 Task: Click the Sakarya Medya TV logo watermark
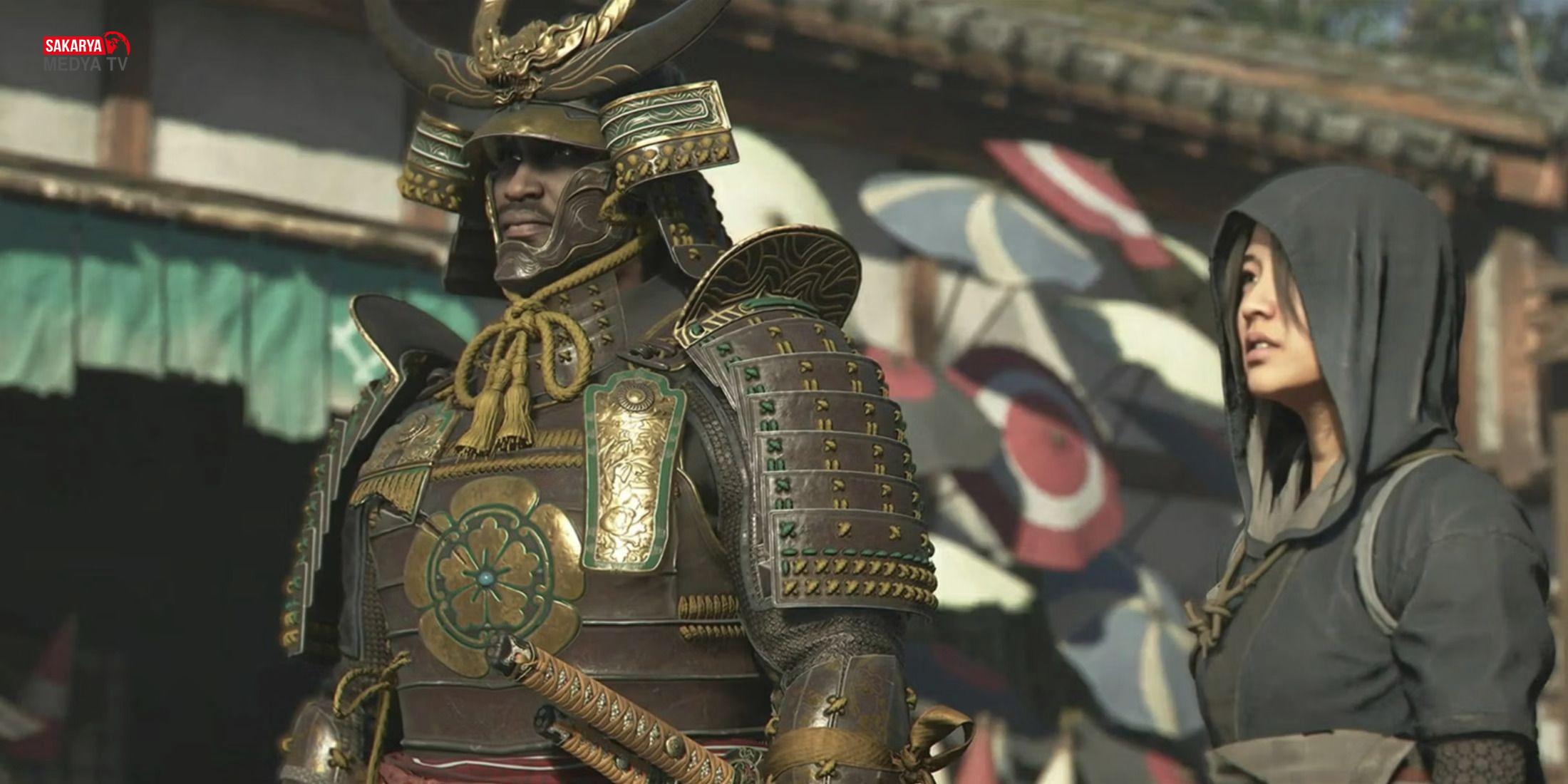87,53
